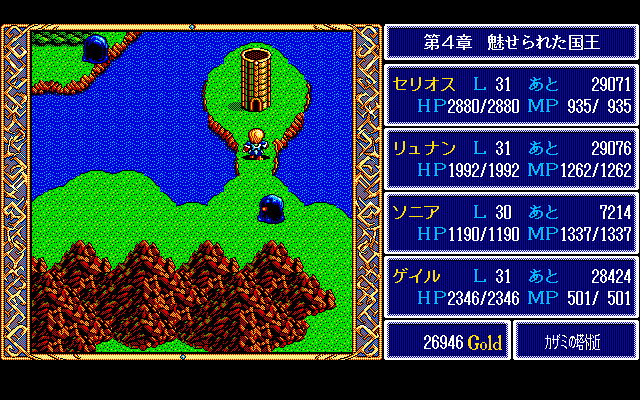Select party member セリオス status panel
This screenshot has height=400, width=640.
(511, 95)
